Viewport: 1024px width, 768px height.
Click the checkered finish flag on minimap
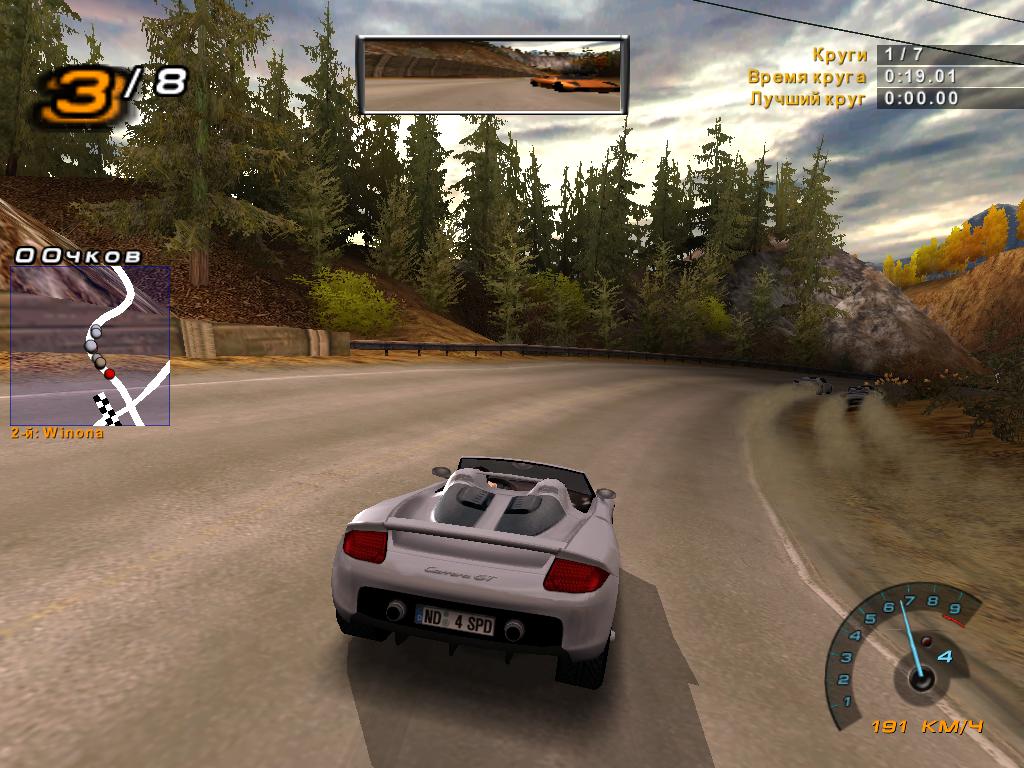coord(104,408)
